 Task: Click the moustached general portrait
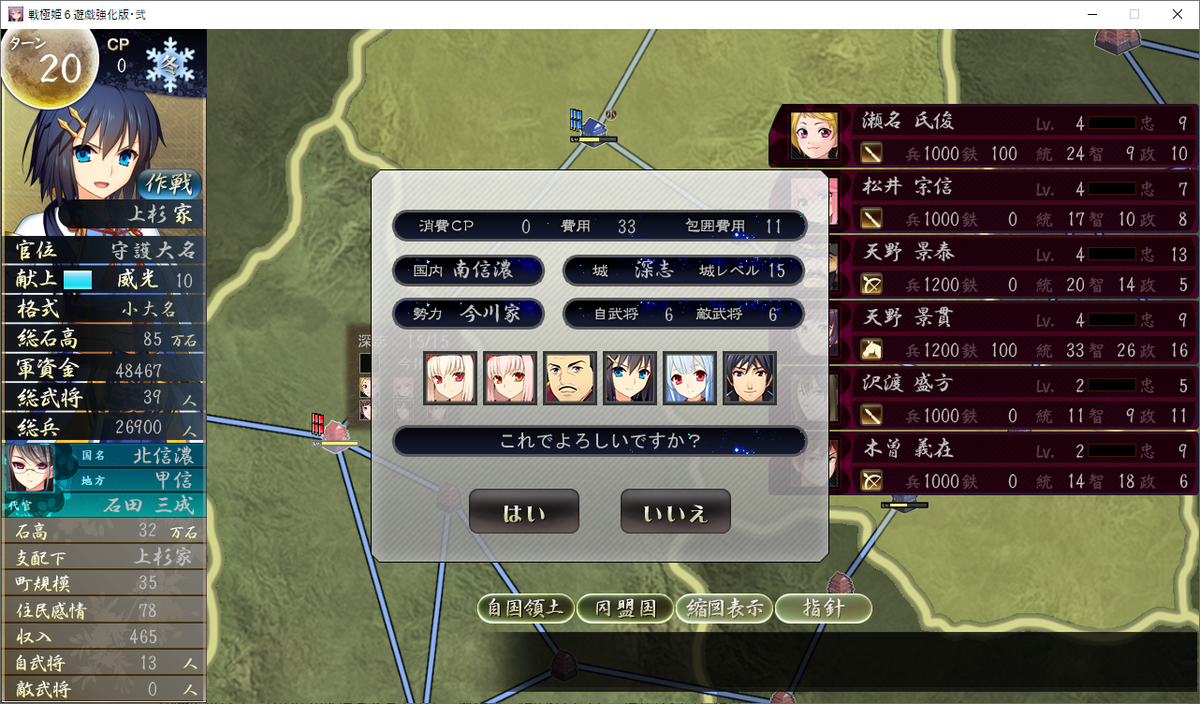(570, 378)
